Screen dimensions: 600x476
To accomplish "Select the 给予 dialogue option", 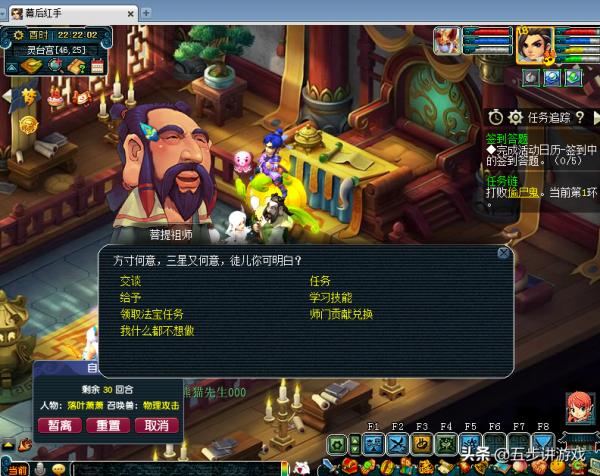I will (131, 297).
